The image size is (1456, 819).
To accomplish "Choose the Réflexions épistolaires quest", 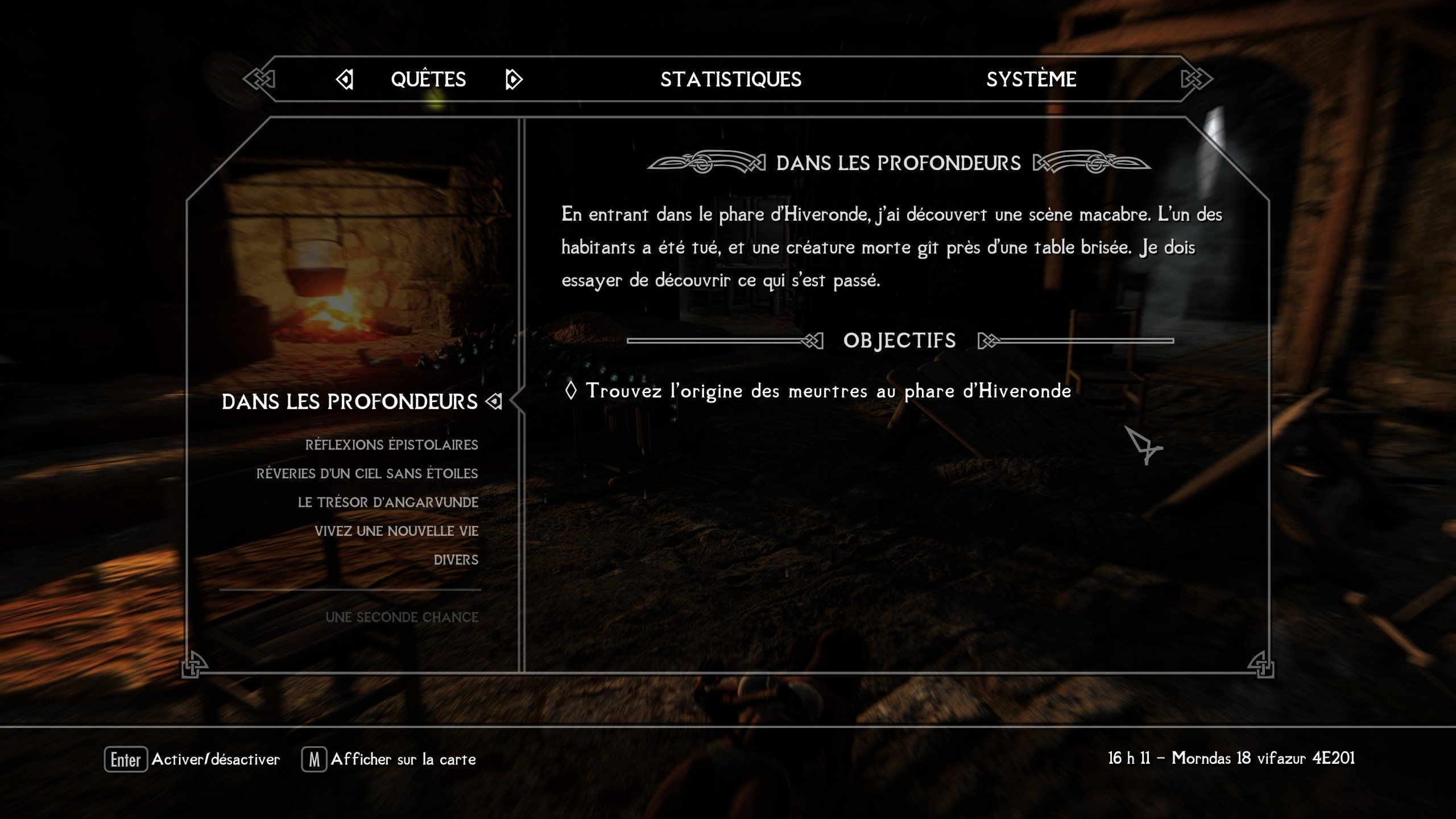I will (391, 445).
